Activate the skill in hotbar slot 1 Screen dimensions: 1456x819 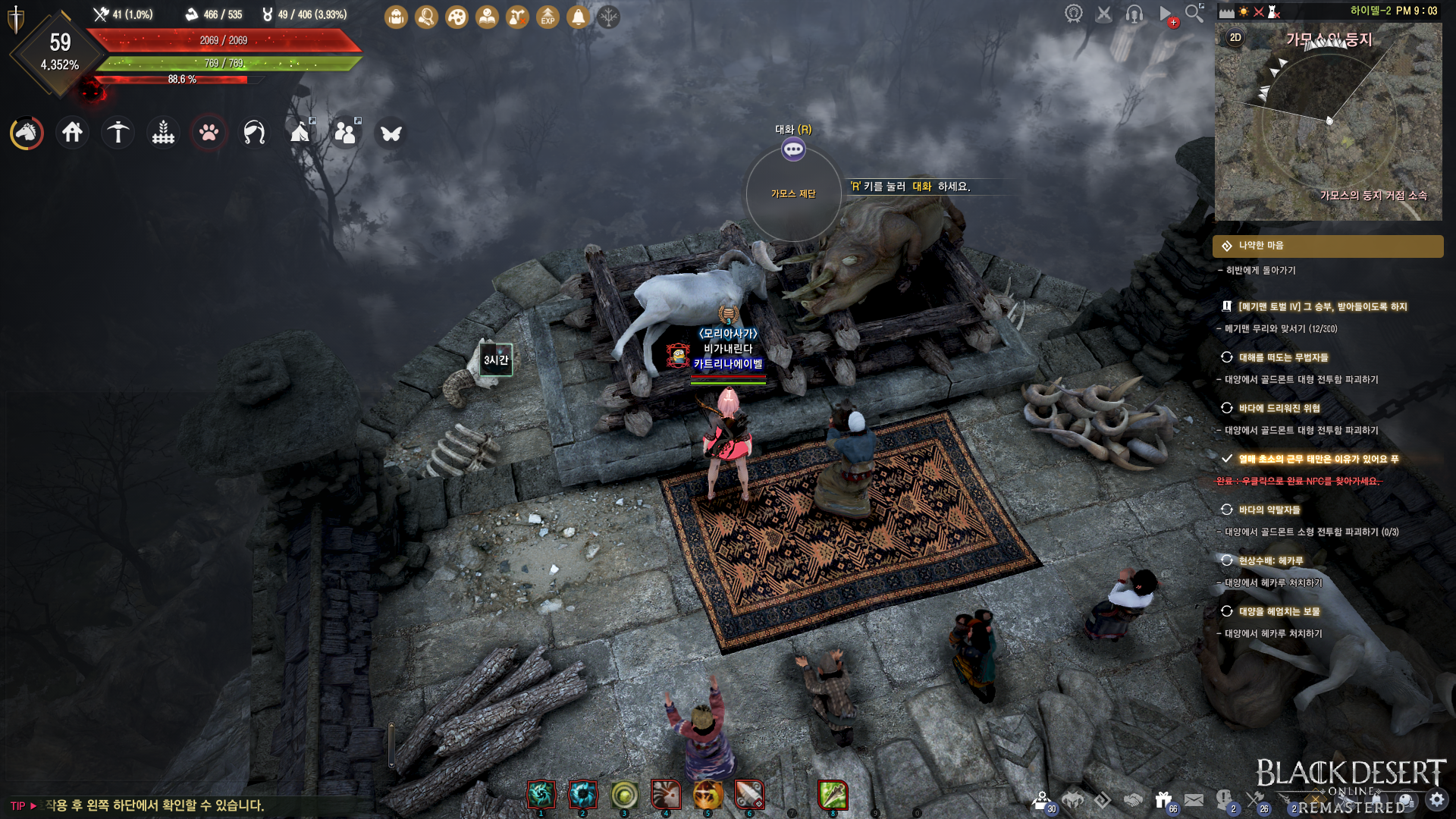point(541,795)
